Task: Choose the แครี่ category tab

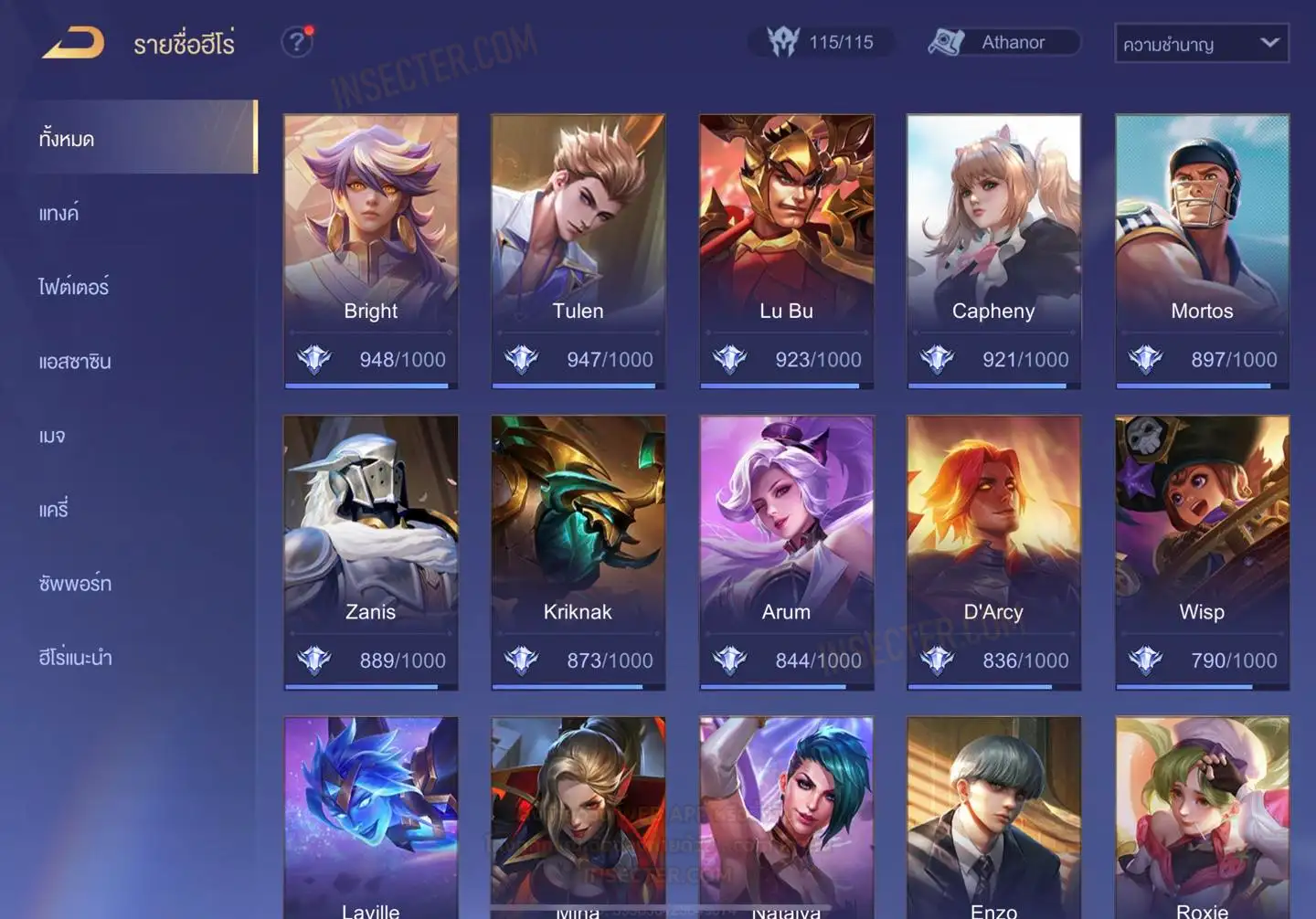Action: click(x=54, y=510)
